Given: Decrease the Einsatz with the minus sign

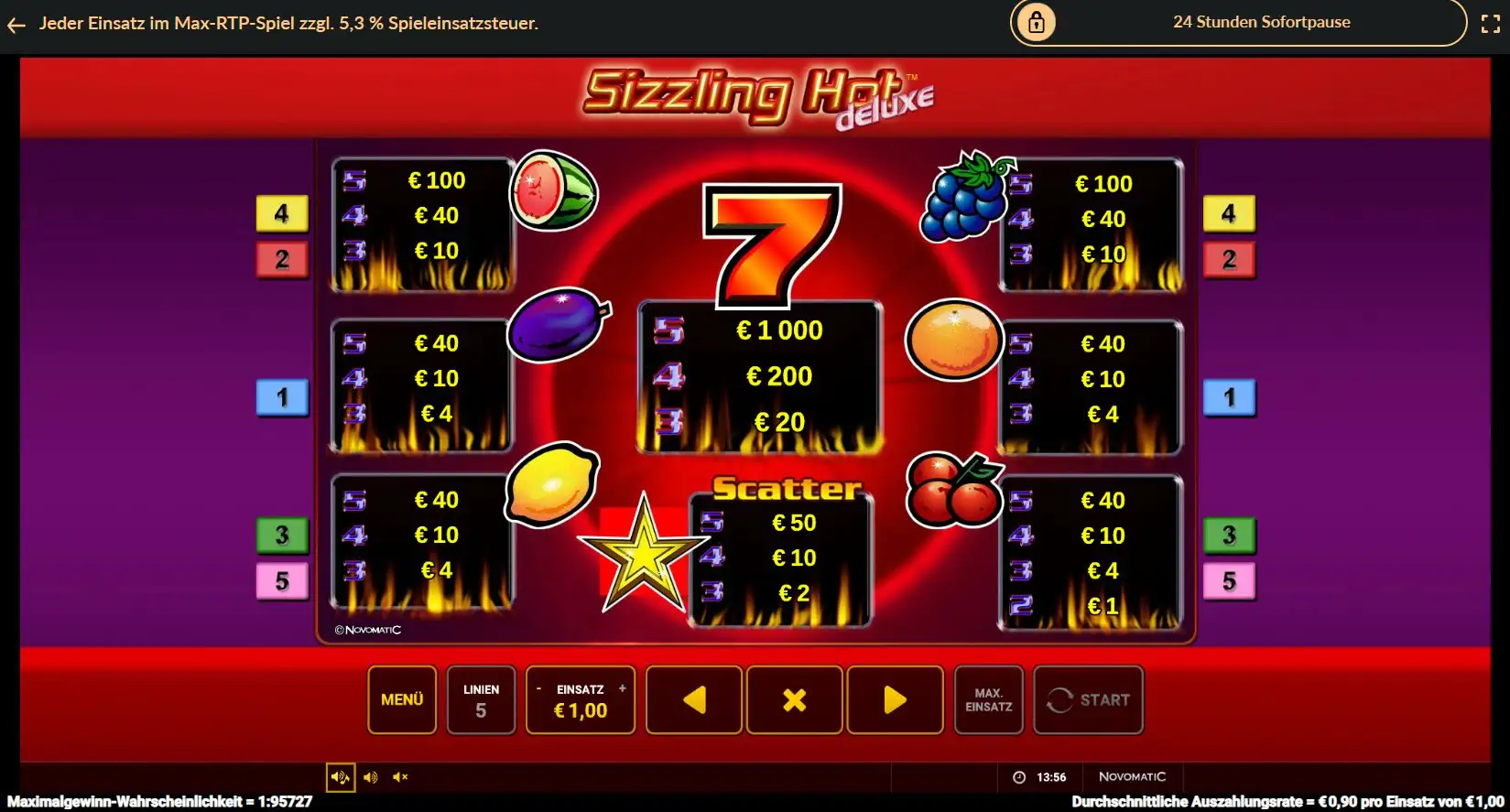Looking at the screenshot, I should coord(538,688).
